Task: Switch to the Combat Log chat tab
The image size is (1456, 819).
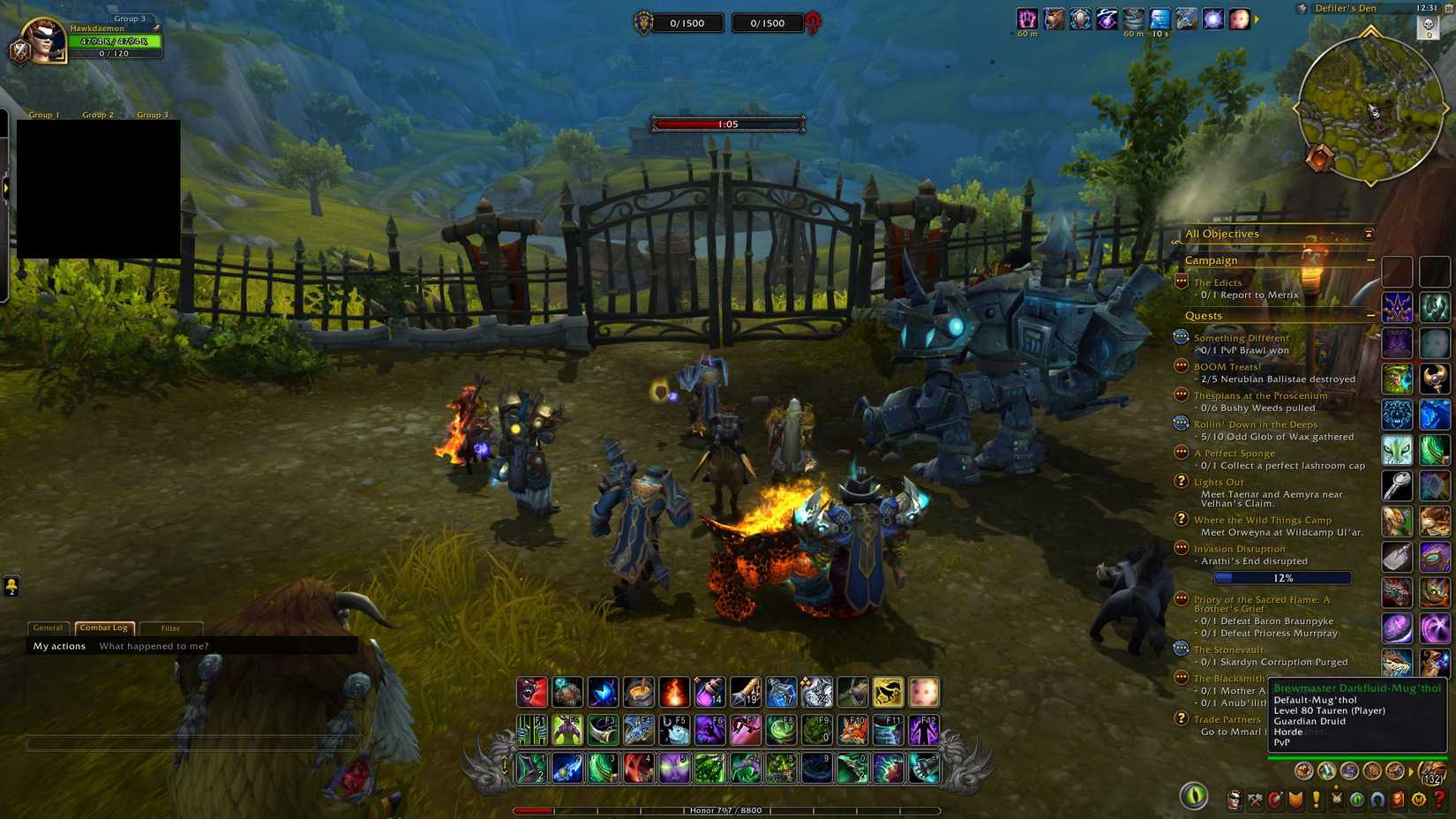Action: tap(103, 627)
